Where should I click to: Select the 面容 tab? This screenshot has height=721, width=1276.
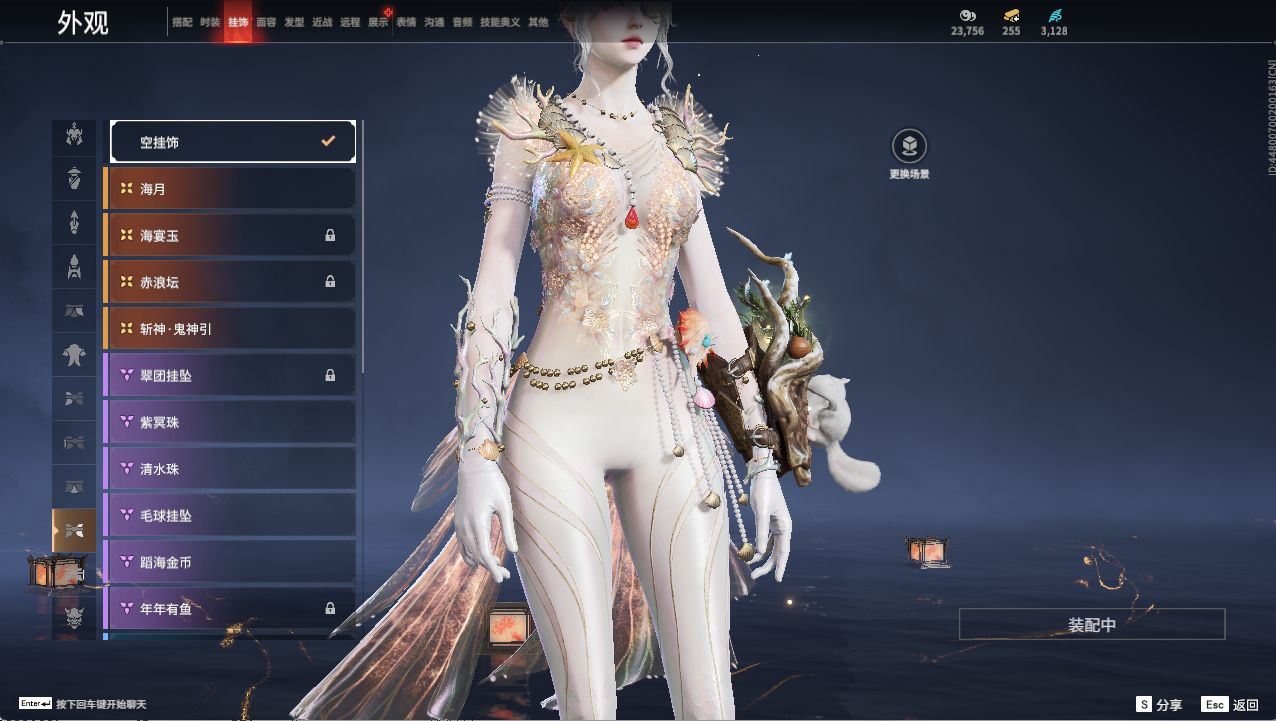click(x=266, y=22)
